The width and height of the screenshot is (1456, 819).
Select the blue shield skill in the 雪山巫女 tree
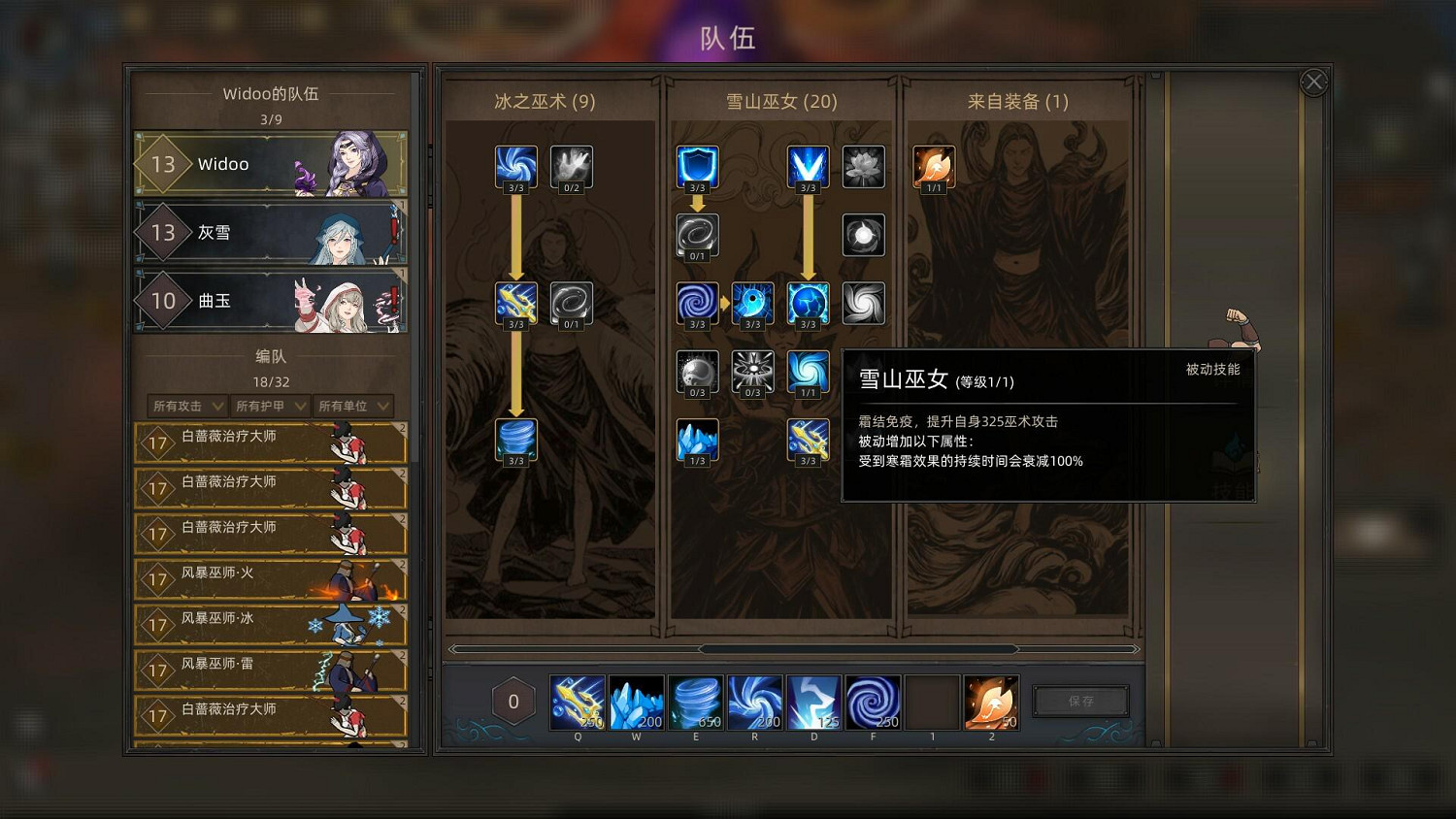(696, 166)
